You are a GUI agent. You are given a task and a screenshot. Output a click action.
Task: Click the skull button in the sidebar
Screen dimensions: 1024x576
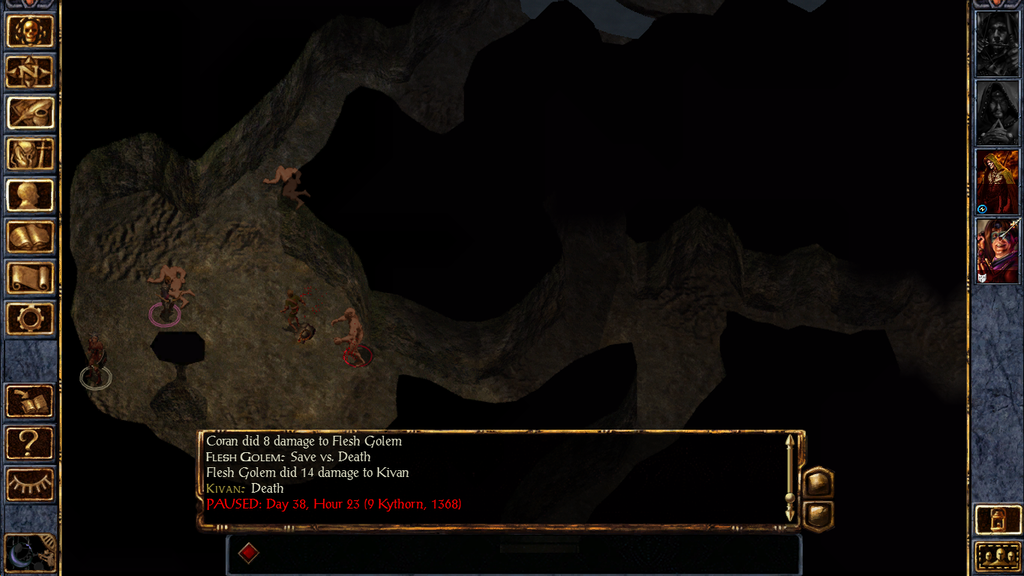click(x=30, y=31)
